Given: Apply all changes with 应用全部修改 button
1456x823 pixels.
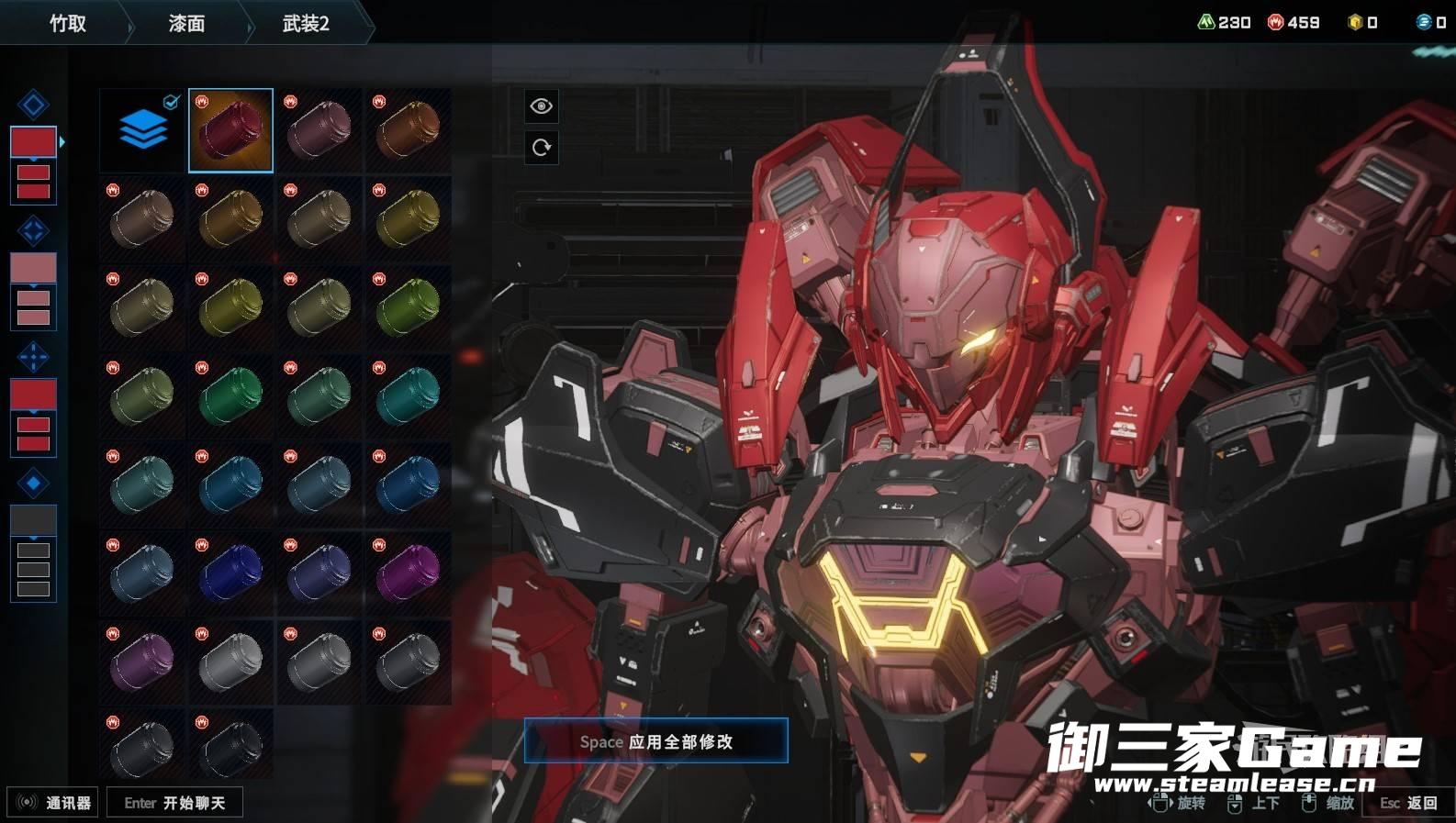Looking at the screenshot, I should pyautogui.click(x=655, y=741).
